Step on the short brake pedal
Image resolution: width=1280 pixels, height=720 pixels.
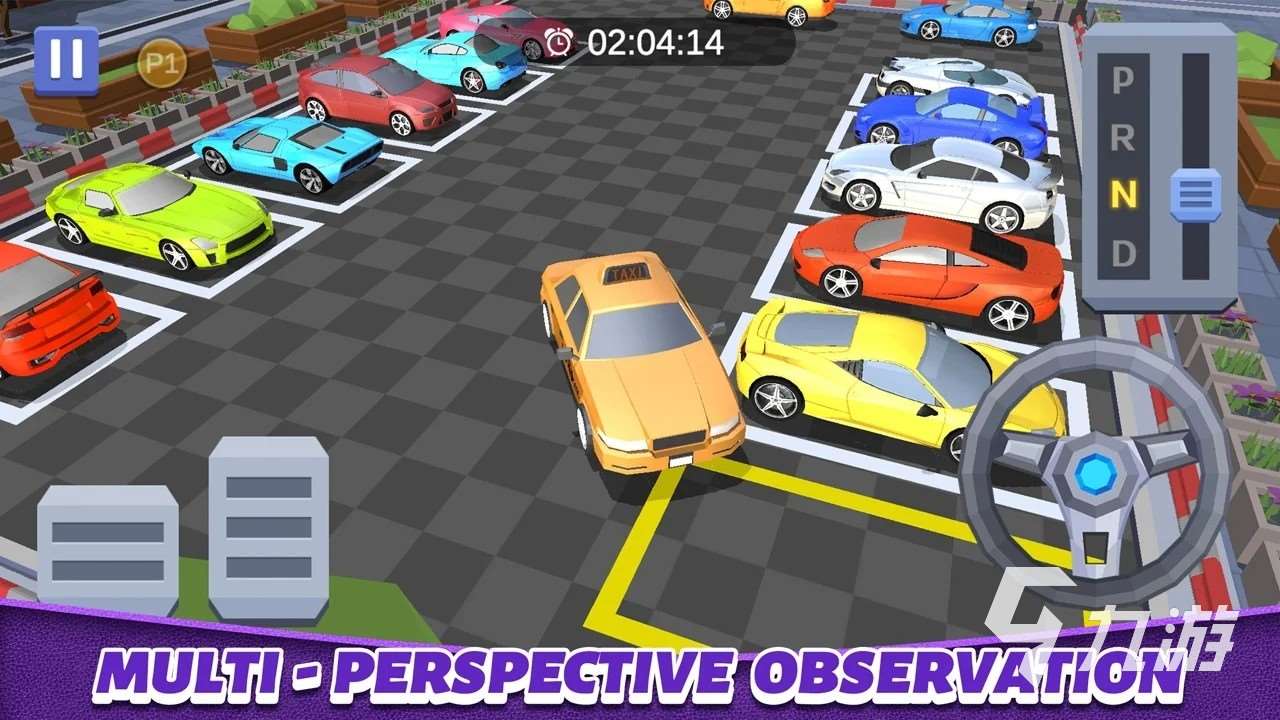[x=108, y=548]
